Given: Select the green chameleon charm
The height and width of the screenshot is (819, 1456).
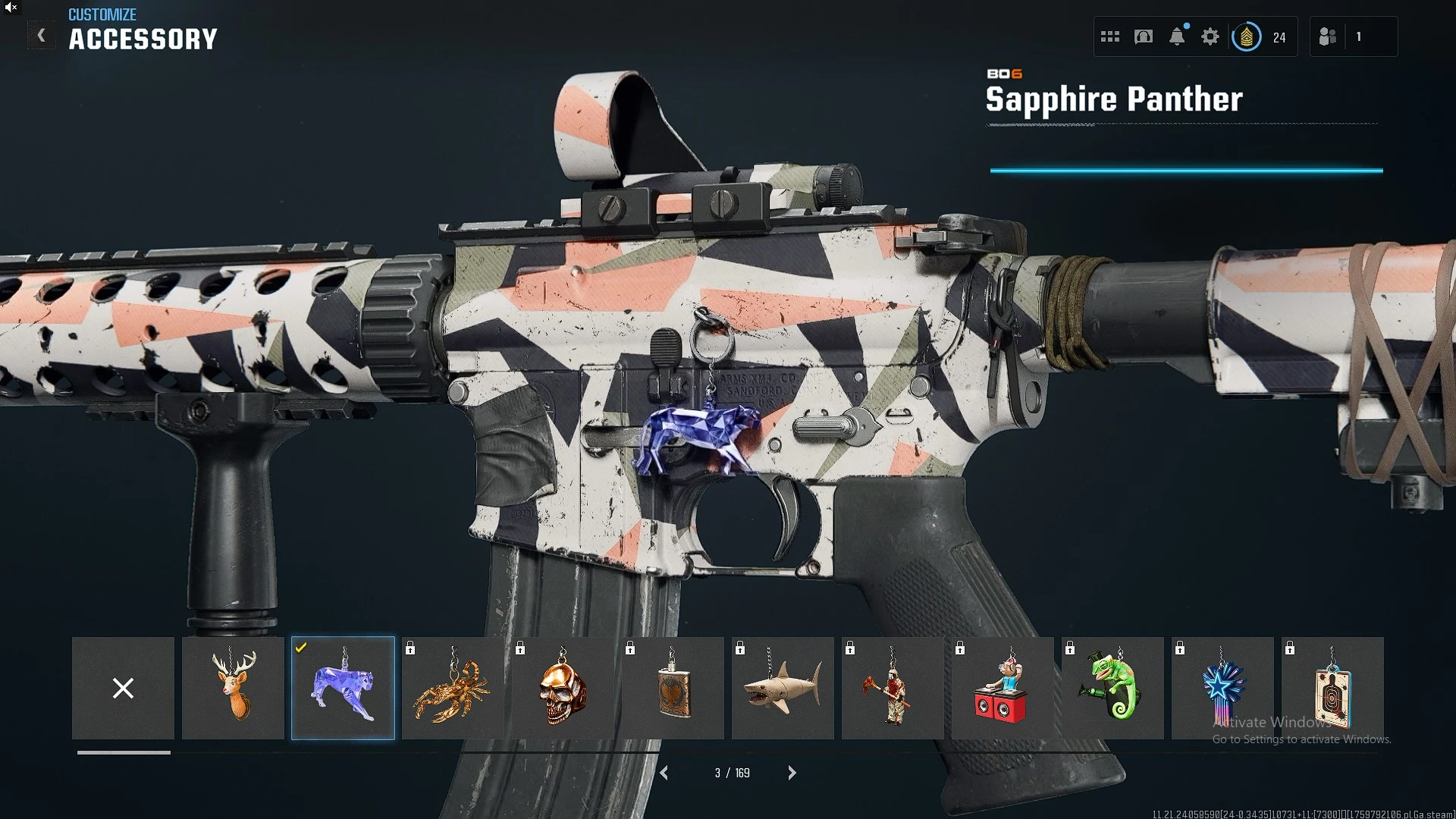Looking at the screenshot, I should 1112,688.
